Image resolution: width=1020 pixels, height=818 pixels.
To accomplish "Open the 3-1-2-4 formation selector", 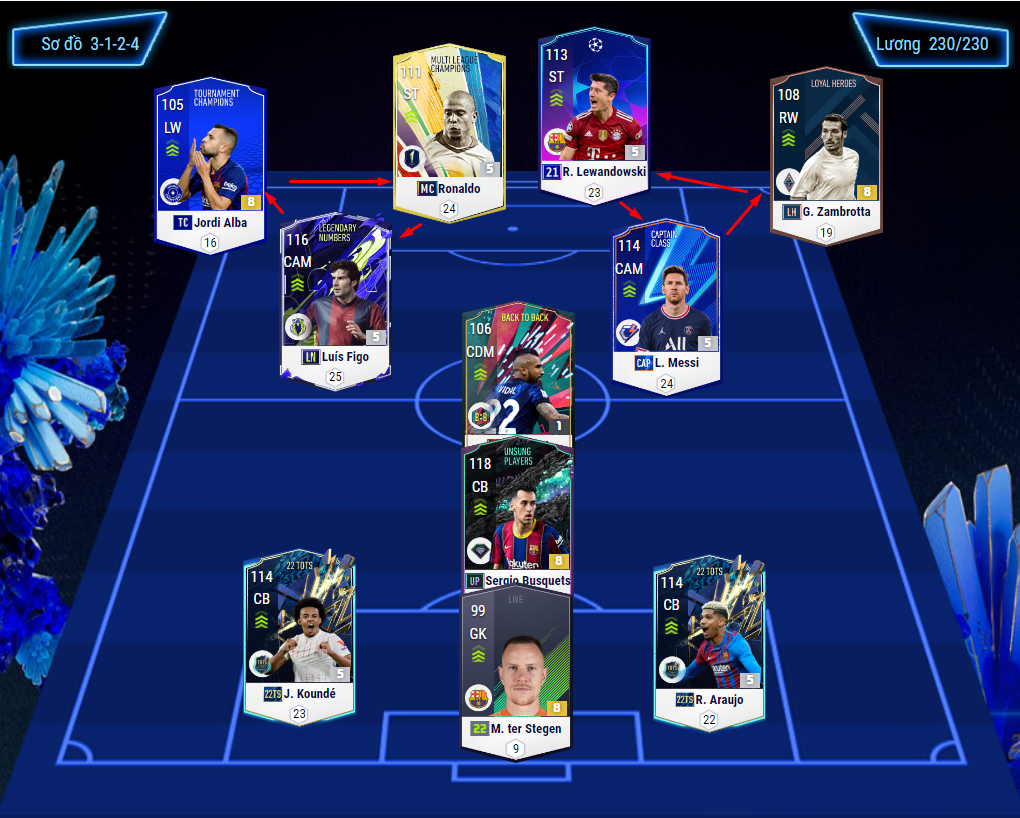I will point(90,44).
